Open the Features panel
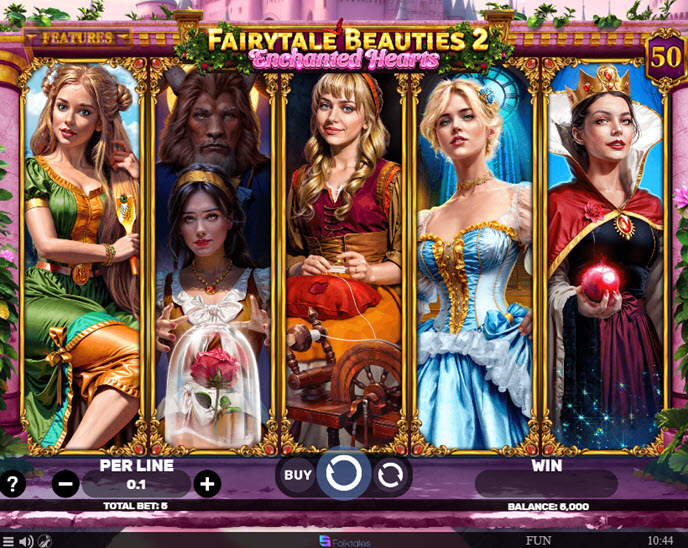 [x=77, y=38]
